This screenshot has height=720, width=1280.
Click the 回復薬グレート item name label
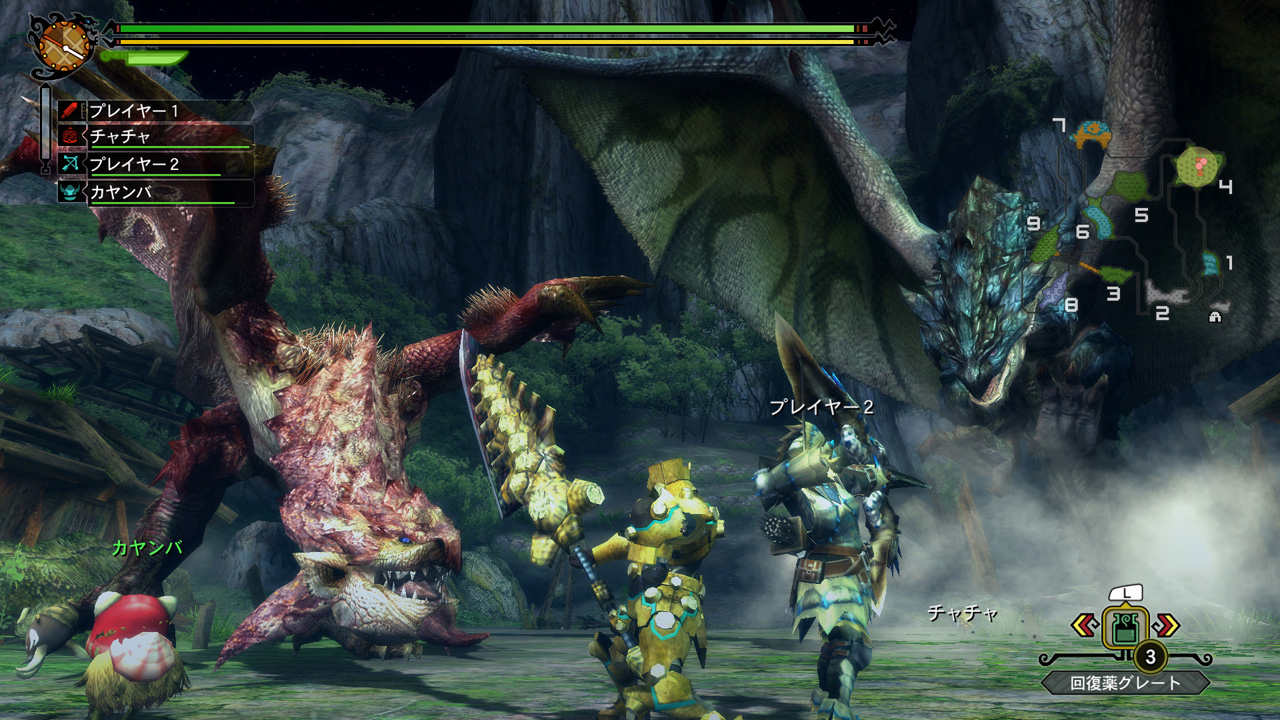click(x=1126, y=684)
